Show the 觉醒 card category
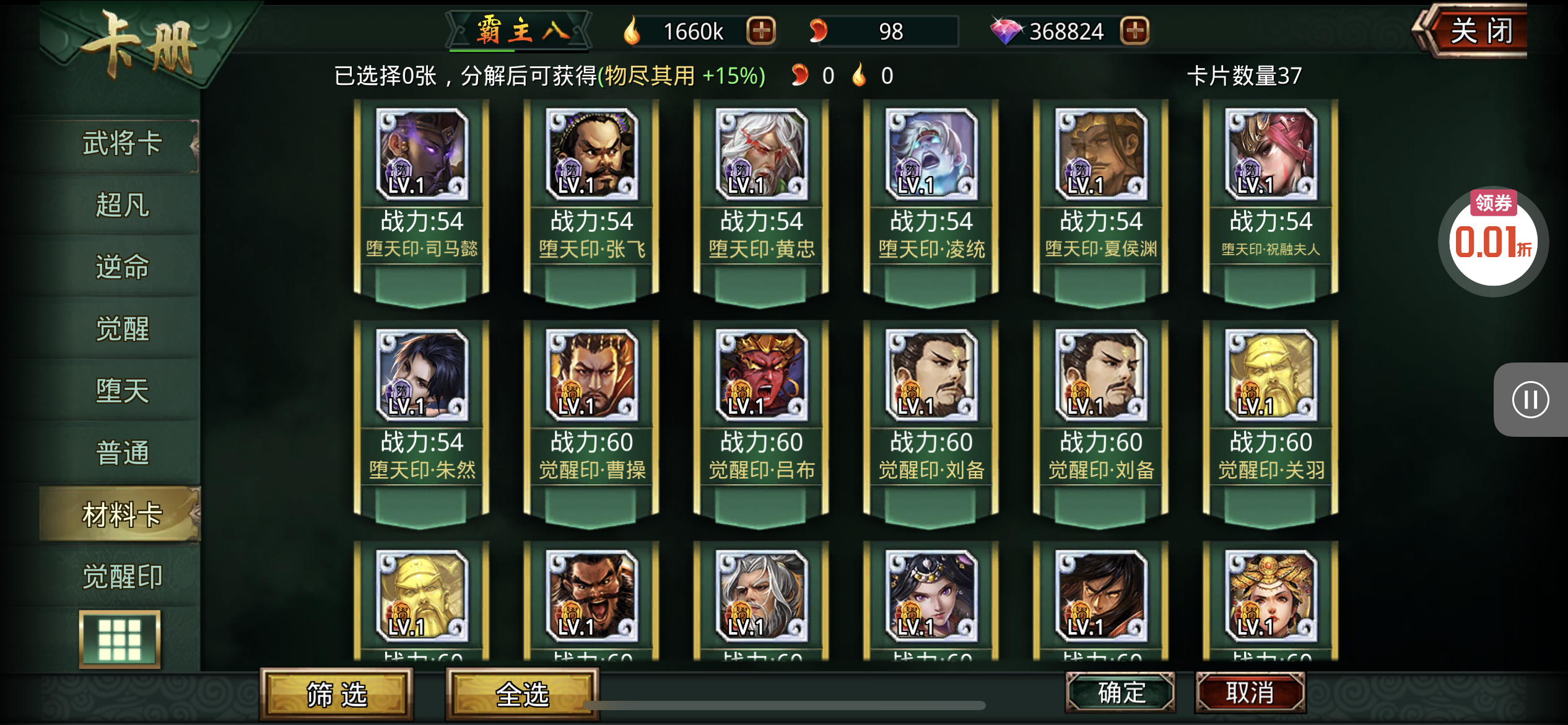Viewport: 1568px width, 725px height. 122,329
